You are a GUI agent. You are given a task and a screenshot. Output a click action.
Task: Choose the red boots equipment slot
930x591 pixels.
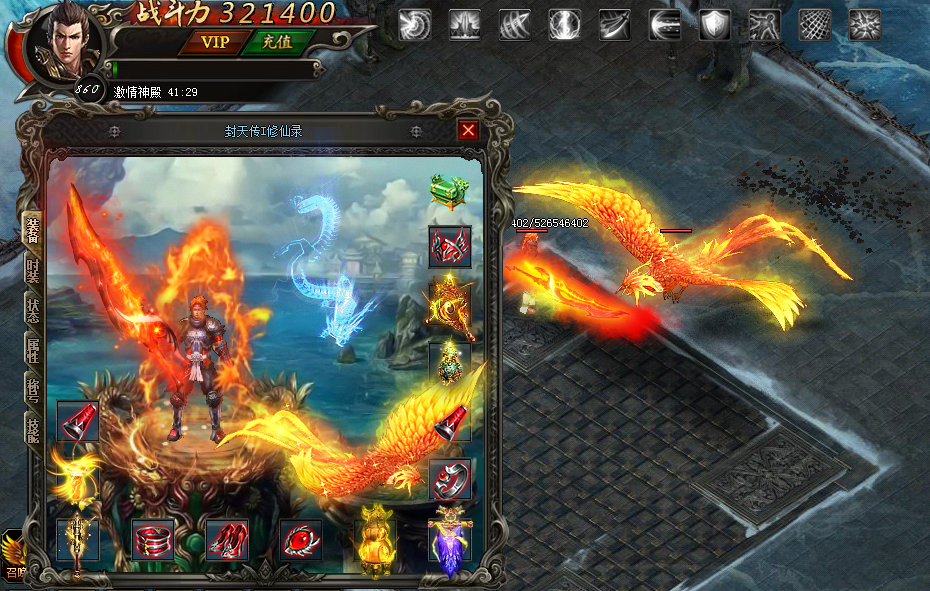pos(228,540)
